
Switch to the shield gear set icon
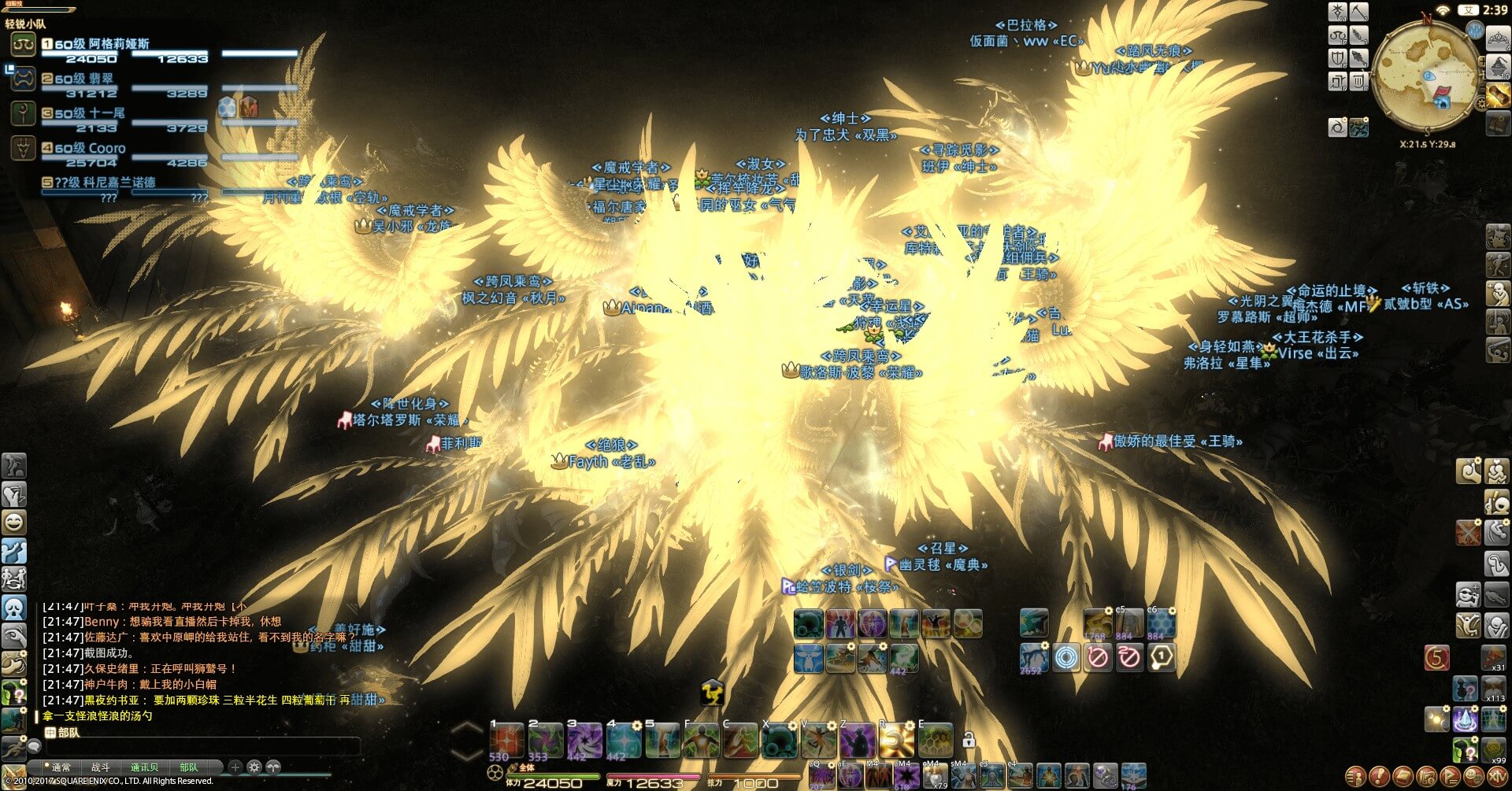pyautogui.click(x=1338, y=58)
